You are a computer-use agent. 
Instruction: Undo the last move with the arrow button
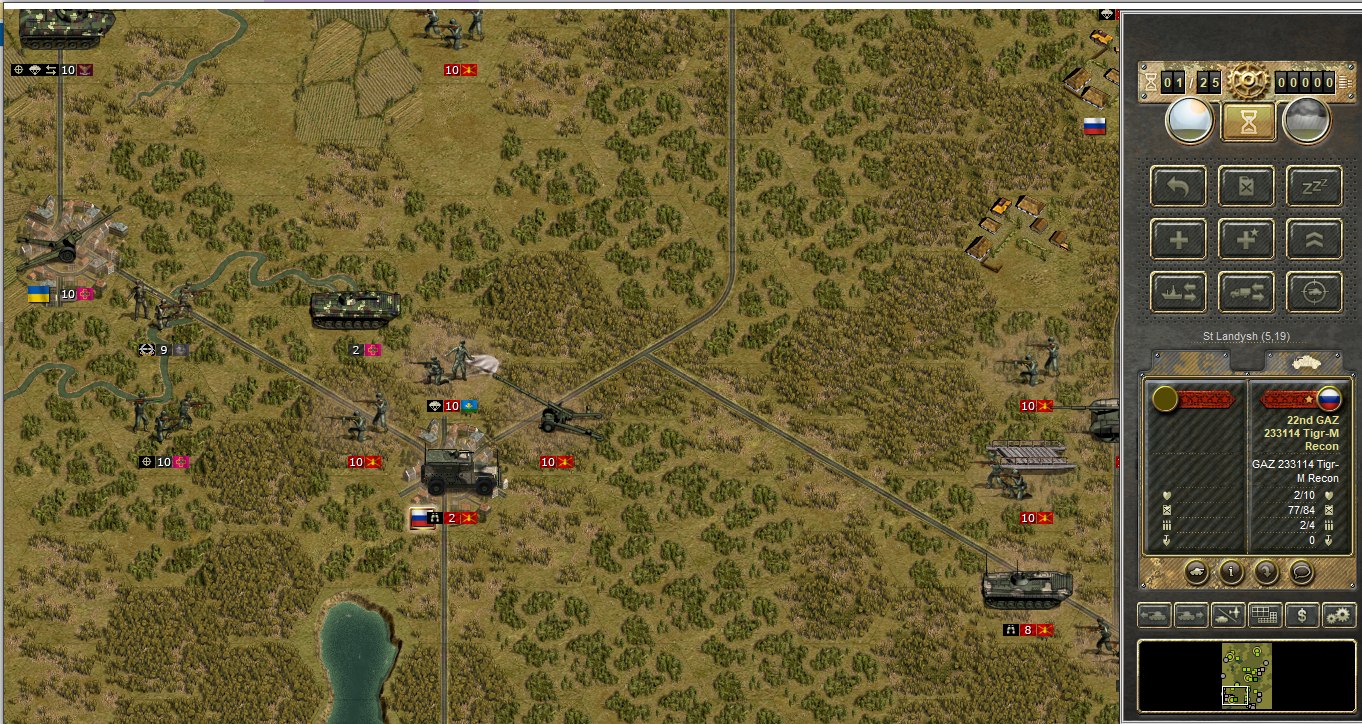point(1178,186)
